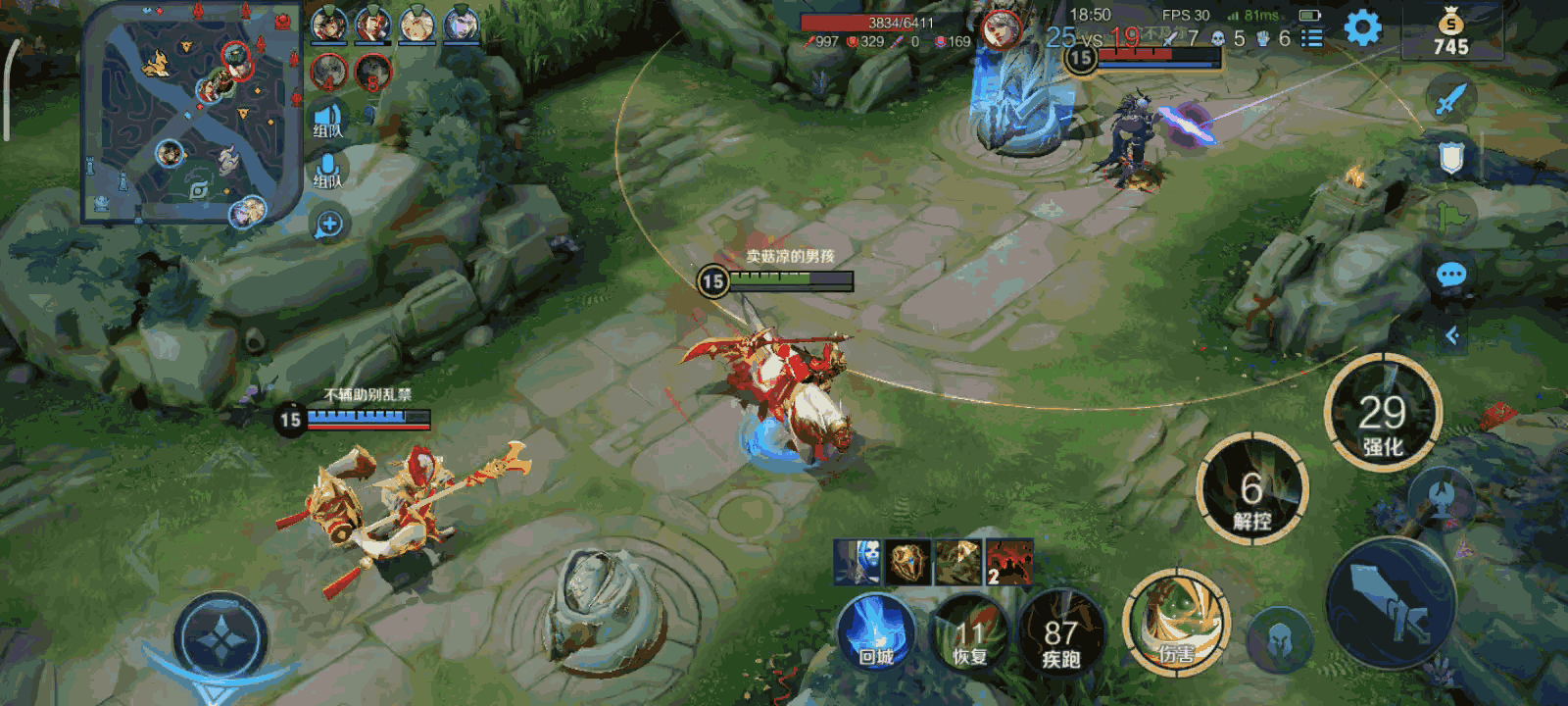Toggle the 组队 speaker voice button
The width and height of the screenshot is (1568, 706).
pyautogui.click(x=328, y=121)
